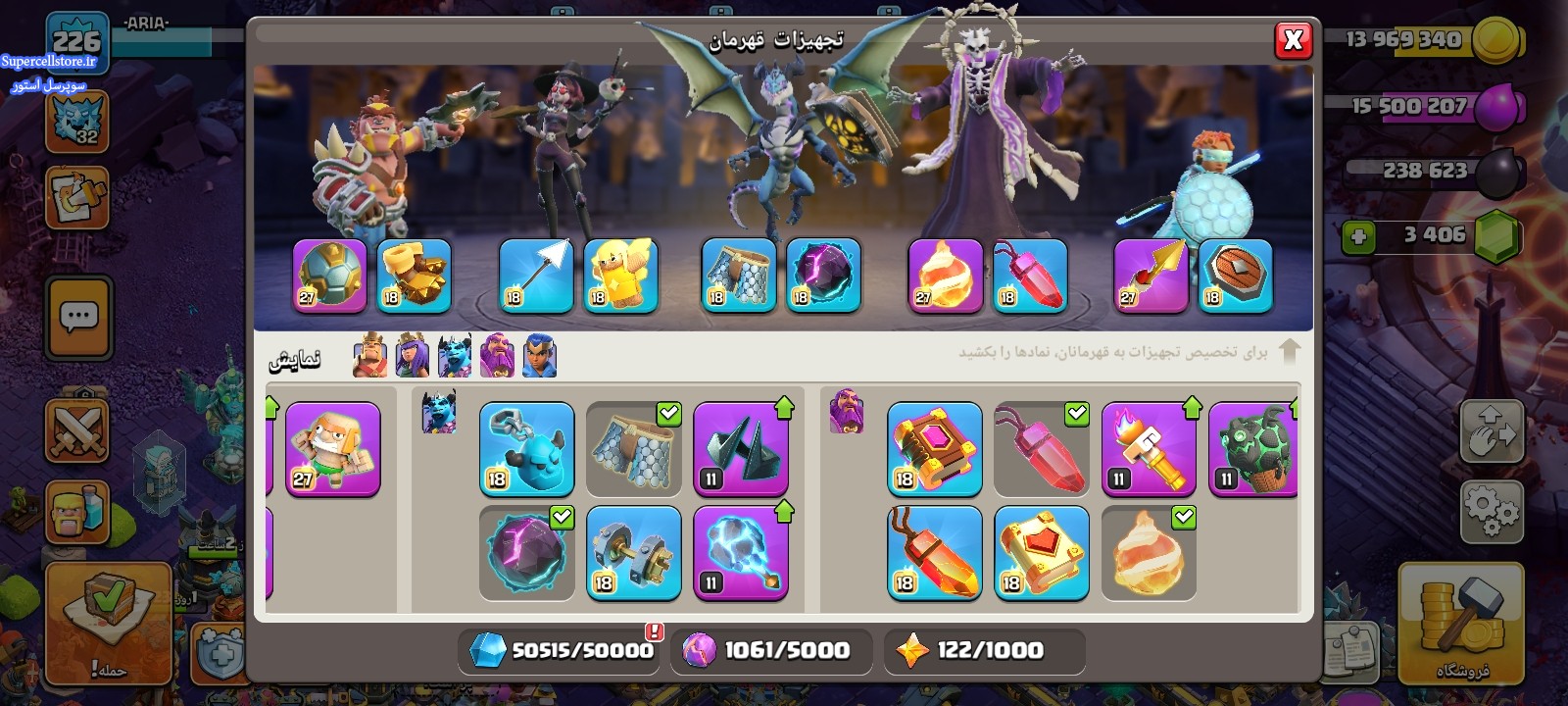Viewport: 1568px width, 706px height.
Task: Filter equipment by Barbarian King portrait
Action: coord(369,356)
